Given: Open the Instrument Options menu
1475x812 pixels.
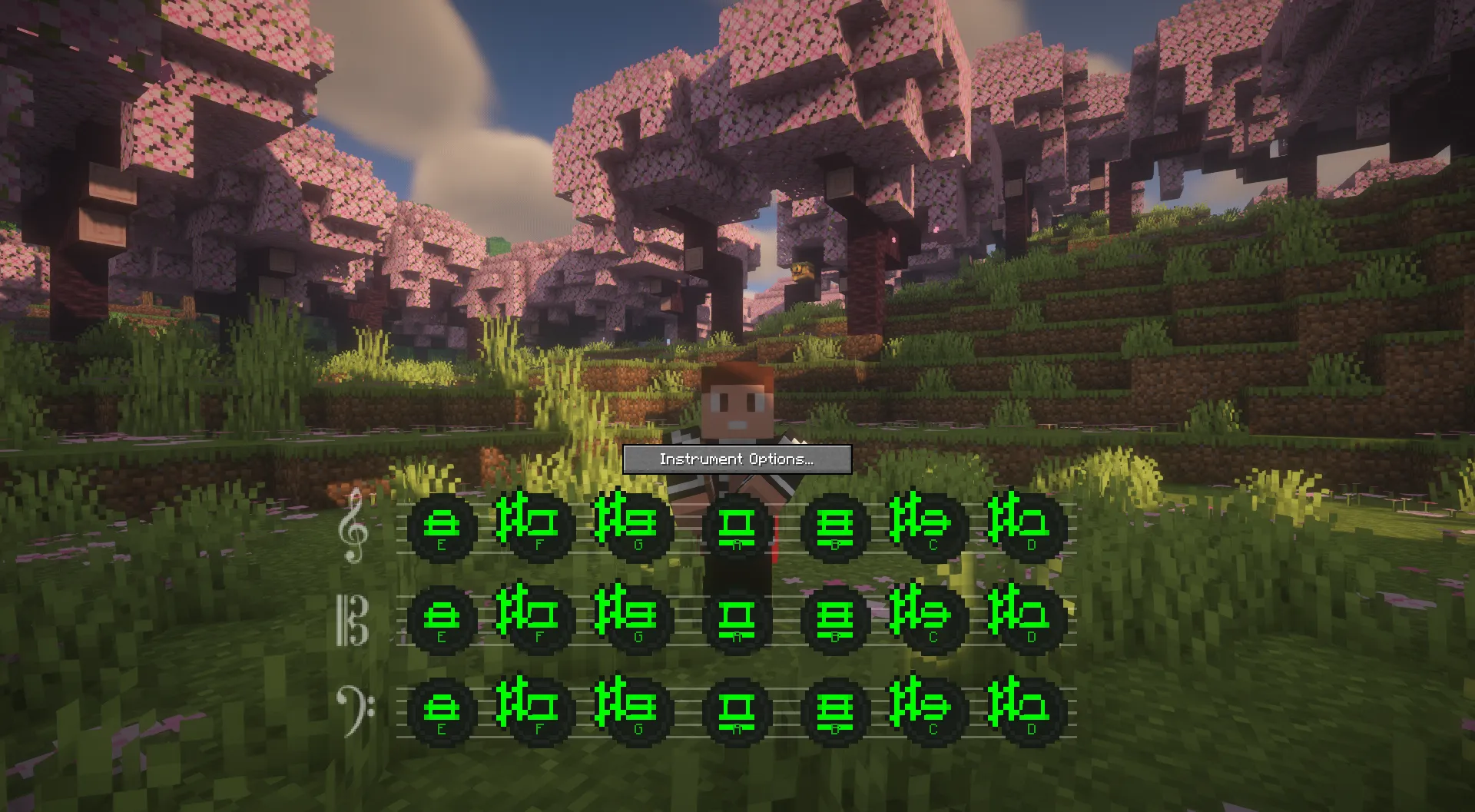Looking at the screenshot, I should 736,459.
